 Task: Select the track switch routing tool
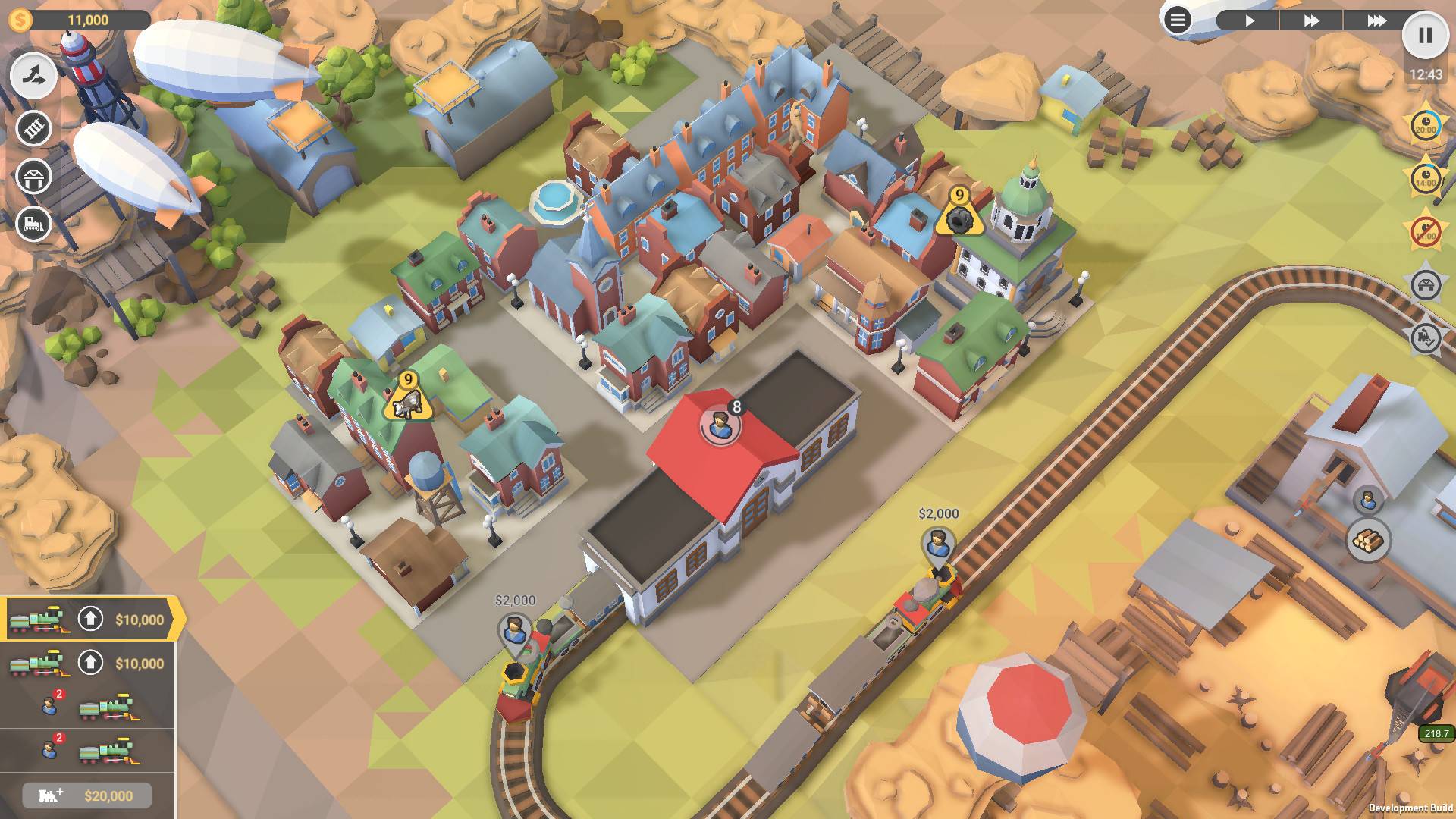click(x=34, y=75)
